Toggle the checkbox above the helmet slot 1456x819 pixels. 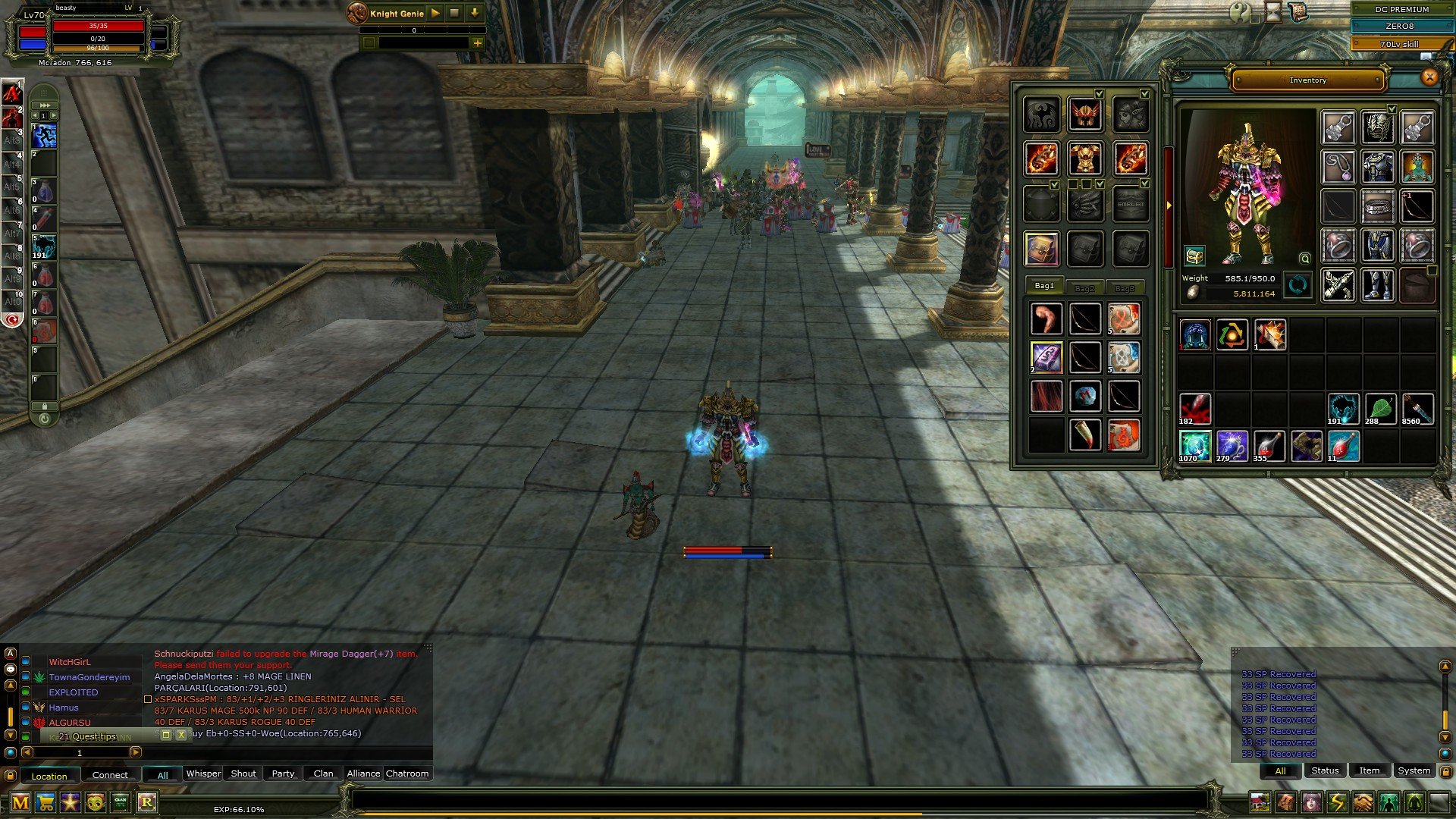[1098, 93]
